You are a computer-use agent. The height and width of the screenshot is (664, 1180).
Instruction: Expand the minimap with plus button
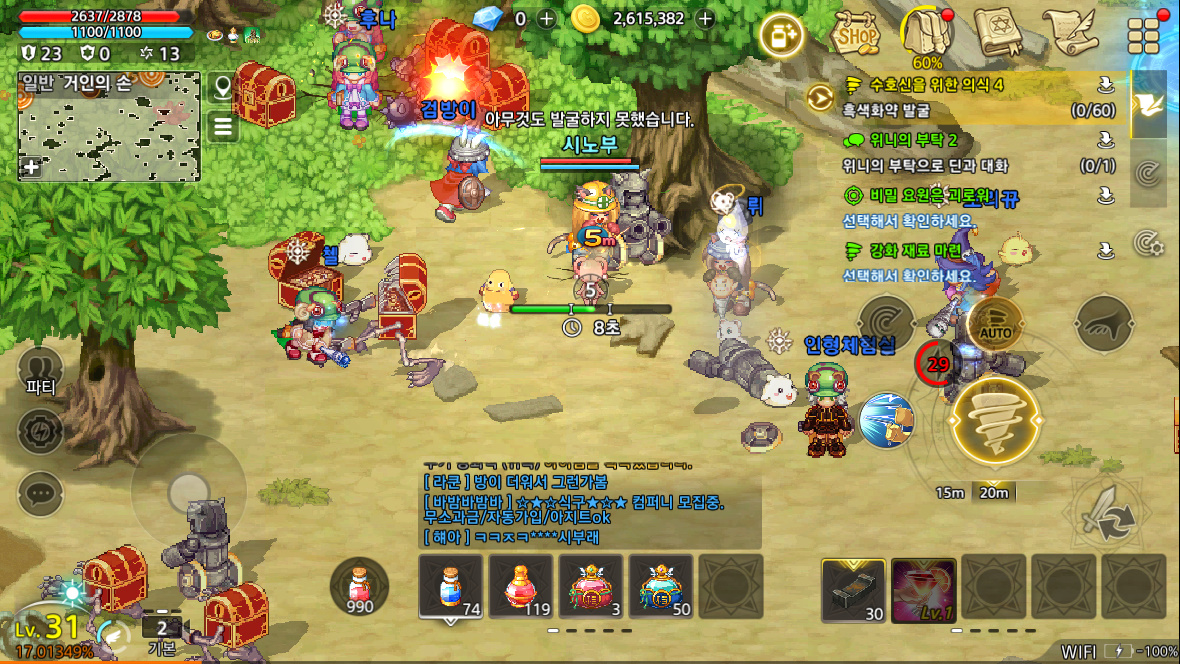coord(32,167)
